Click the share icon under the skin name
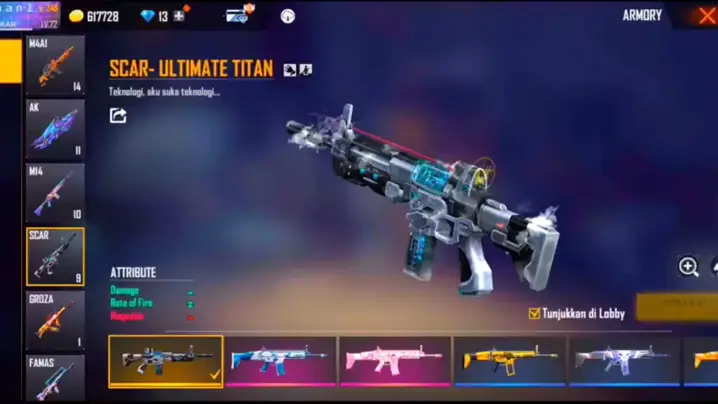Viewport: 718px width, 404px height. [x=118, y=116]
